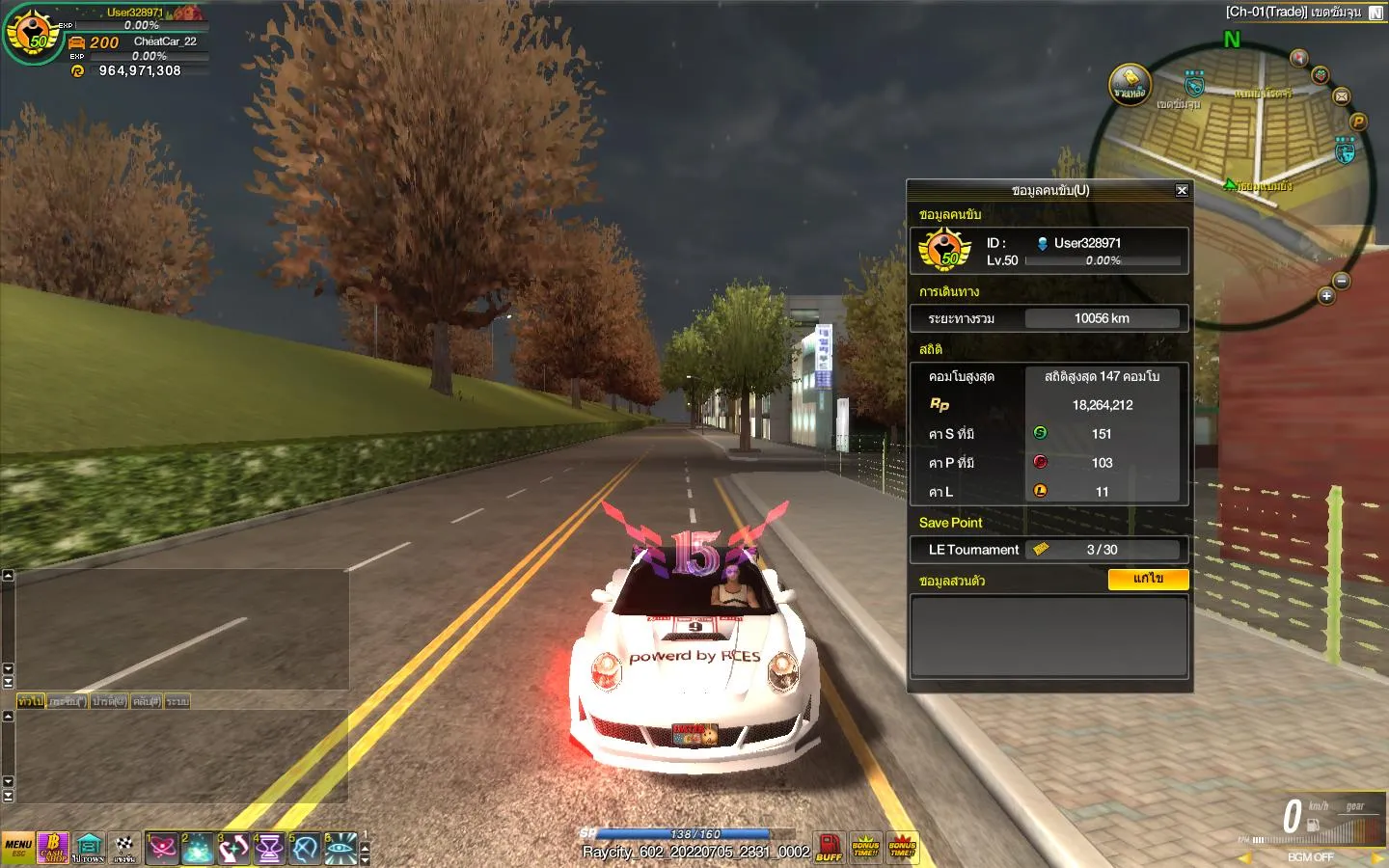Activate skill 1 pink atom icon

[x=162, y=849]
